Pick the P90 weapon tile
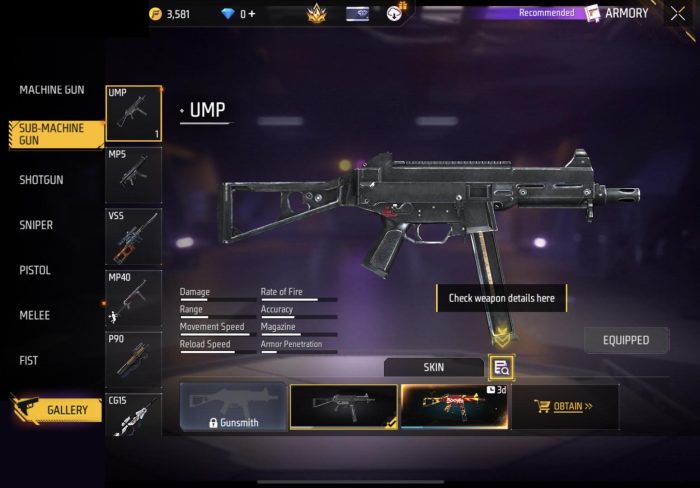This screenshot has width=700, height=488. [133, 359]
